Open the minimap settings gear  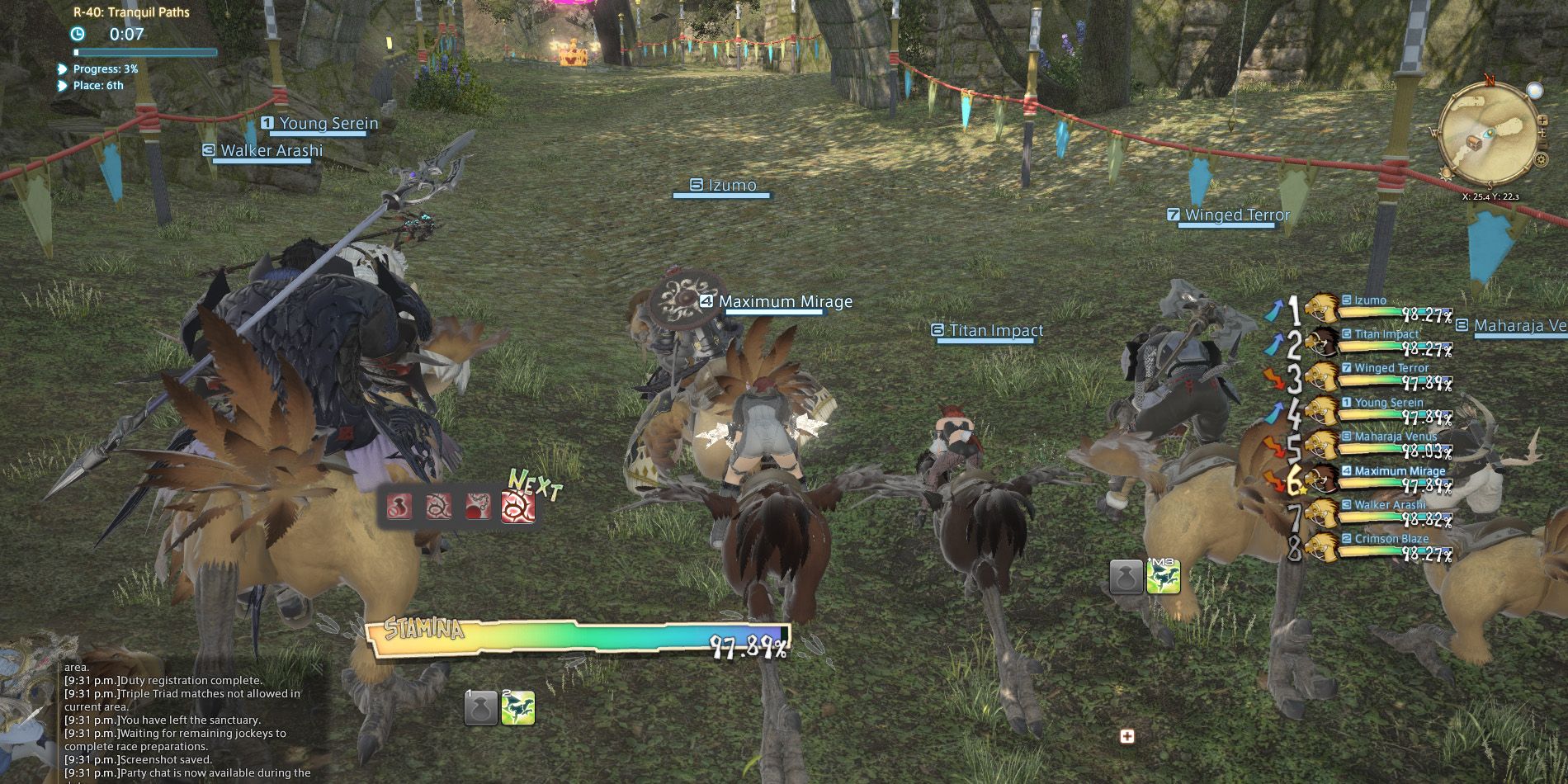coord(1541,159)
